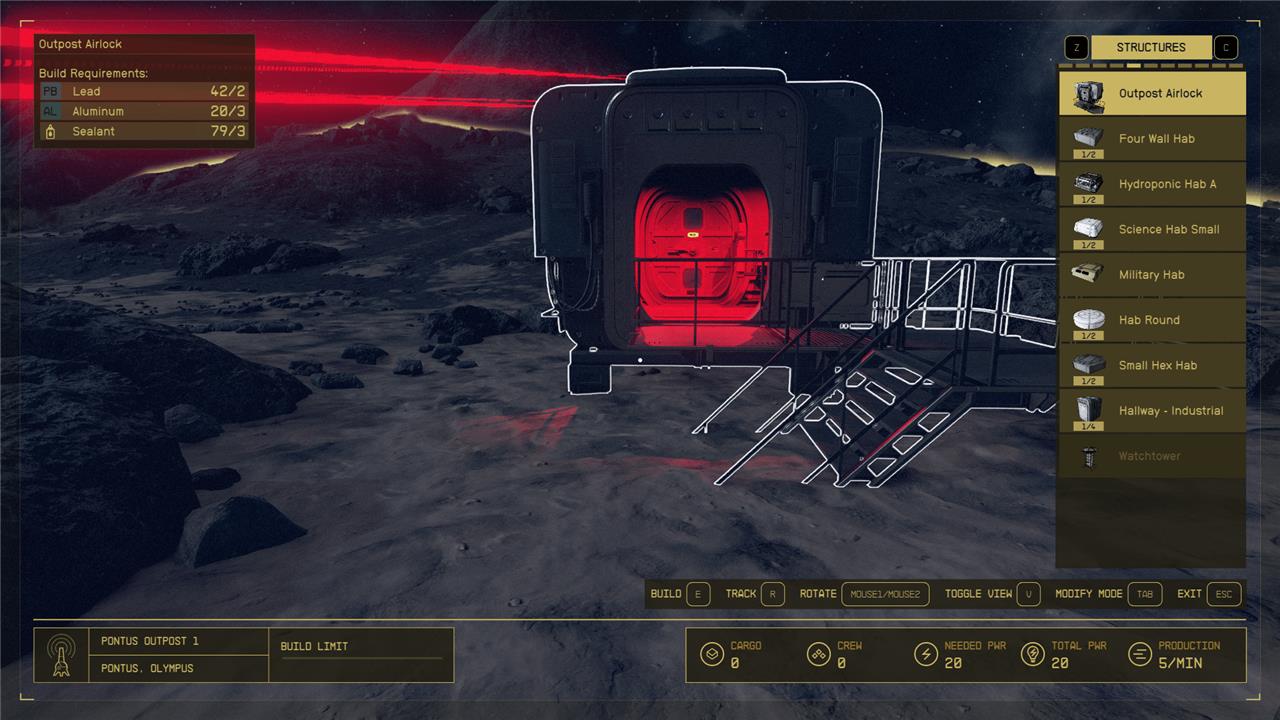Pick Hydroponic Hab A from the list

coord(1152,184)
